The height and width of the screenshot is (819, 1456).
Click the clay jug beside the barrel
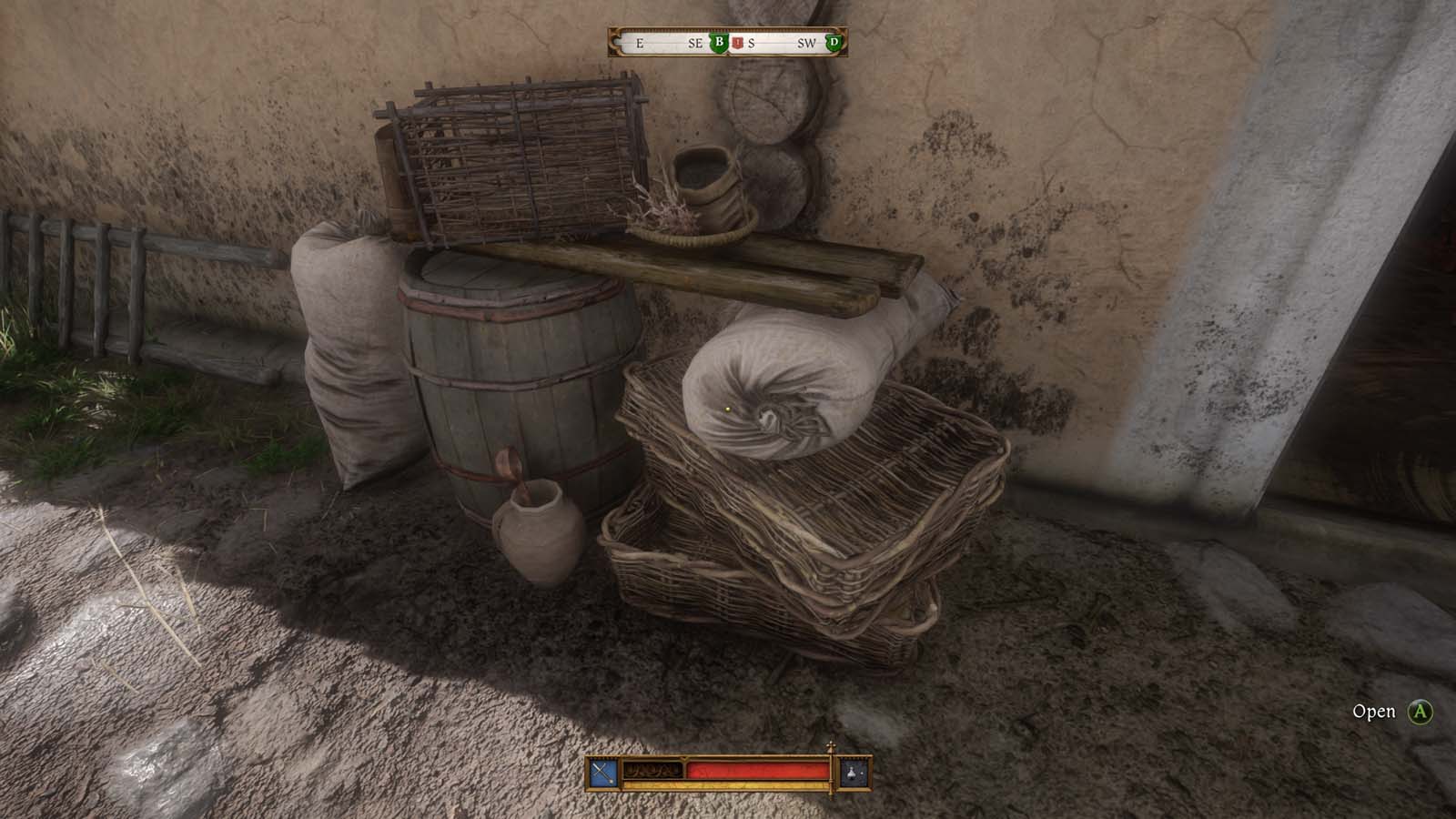tap(537, 537)
